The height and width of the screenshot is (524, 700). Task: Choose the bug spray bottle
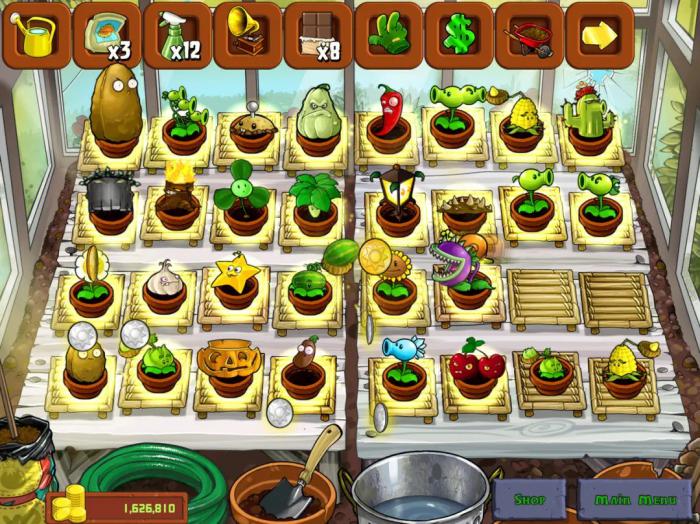[x=177, y=37]
